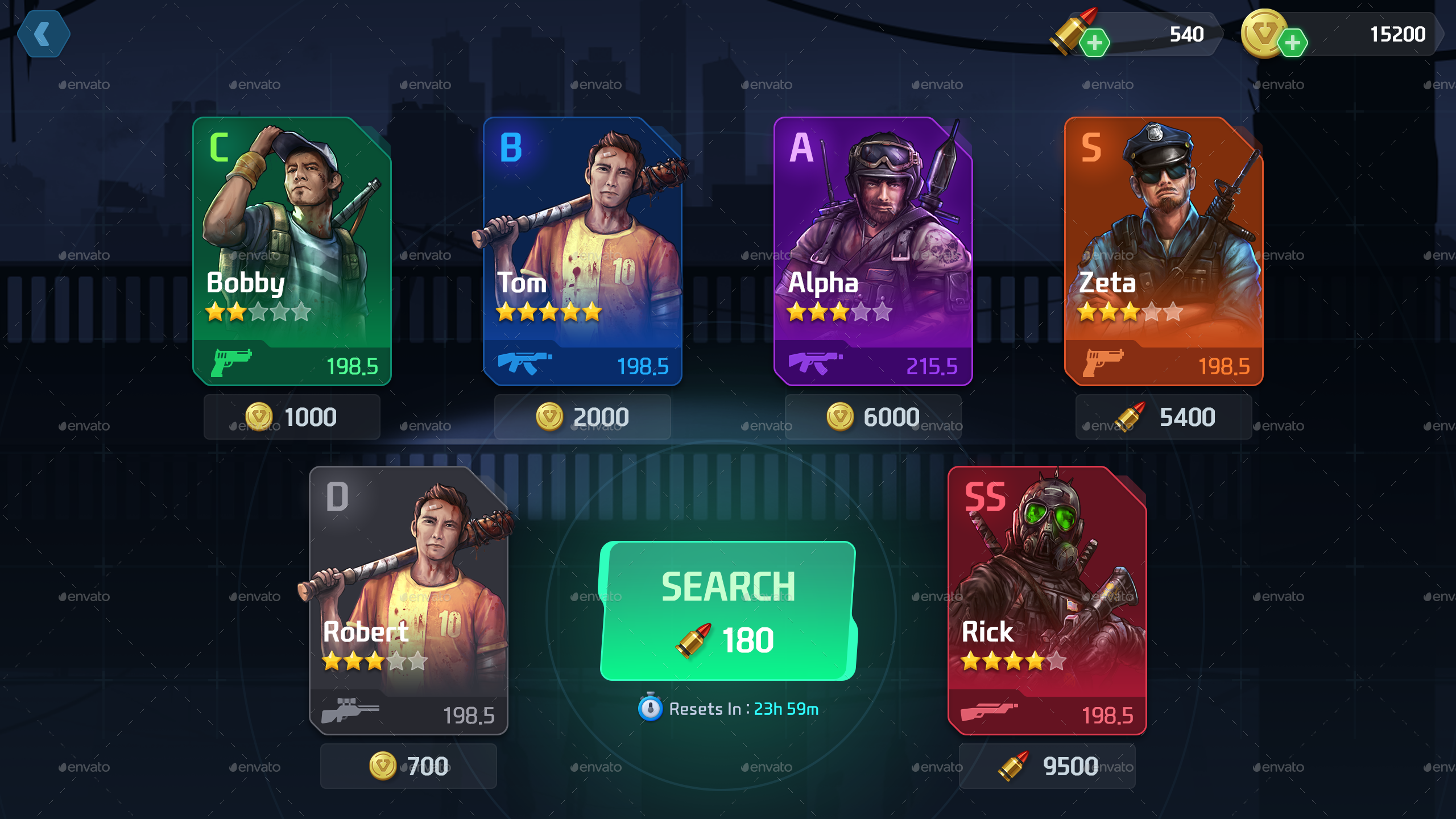Add more bullets with the plus icon
The width and height of the screenshot is (1456, 819).
point(1094,43)
